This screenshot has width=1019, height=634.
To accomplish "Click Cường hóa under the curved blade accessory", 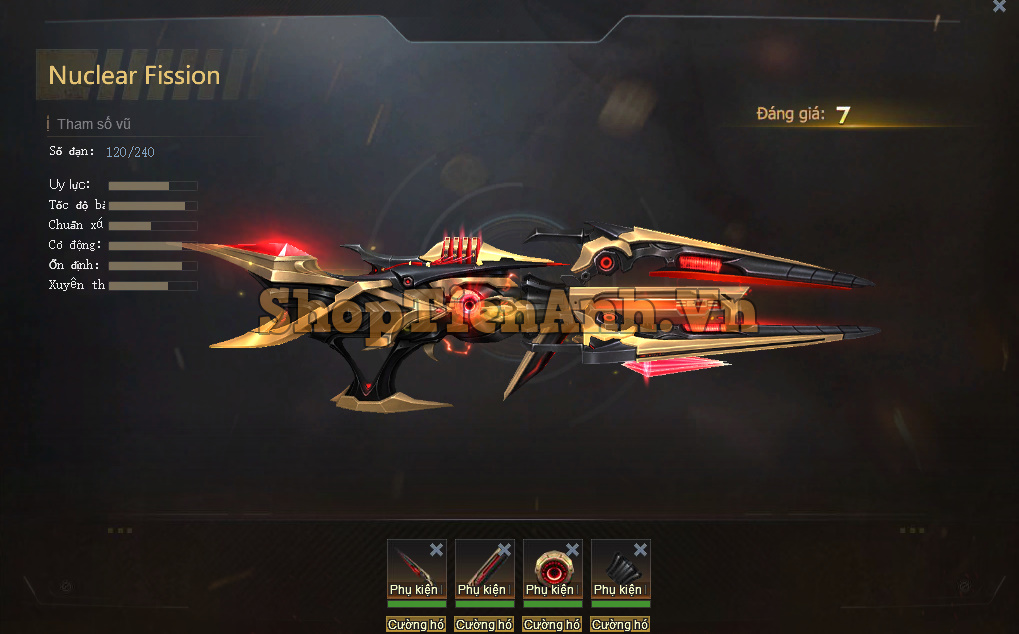I will pos(416,625).
